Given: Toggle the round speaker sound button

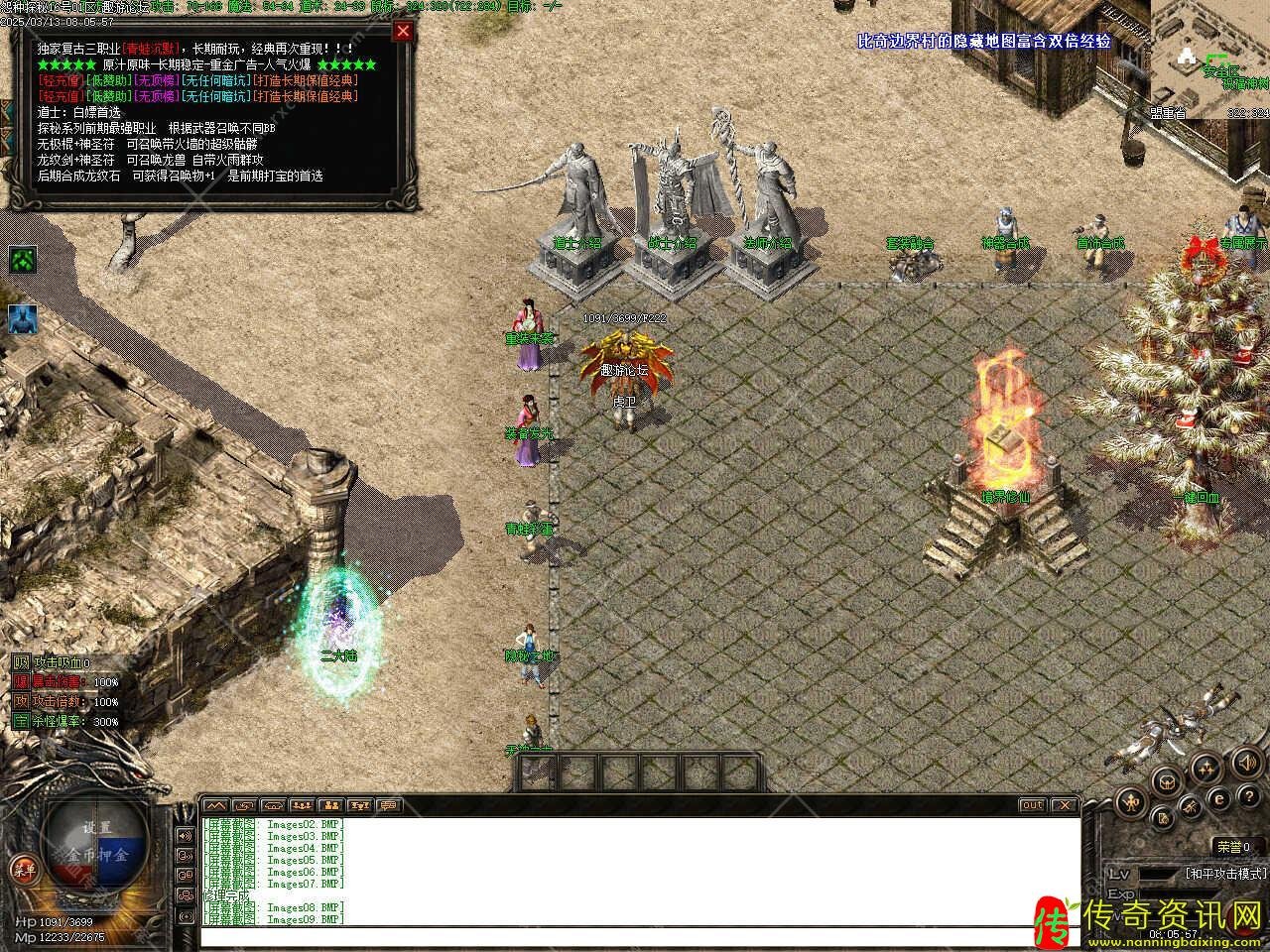Looking at the screenshot, I should 1248,763.
